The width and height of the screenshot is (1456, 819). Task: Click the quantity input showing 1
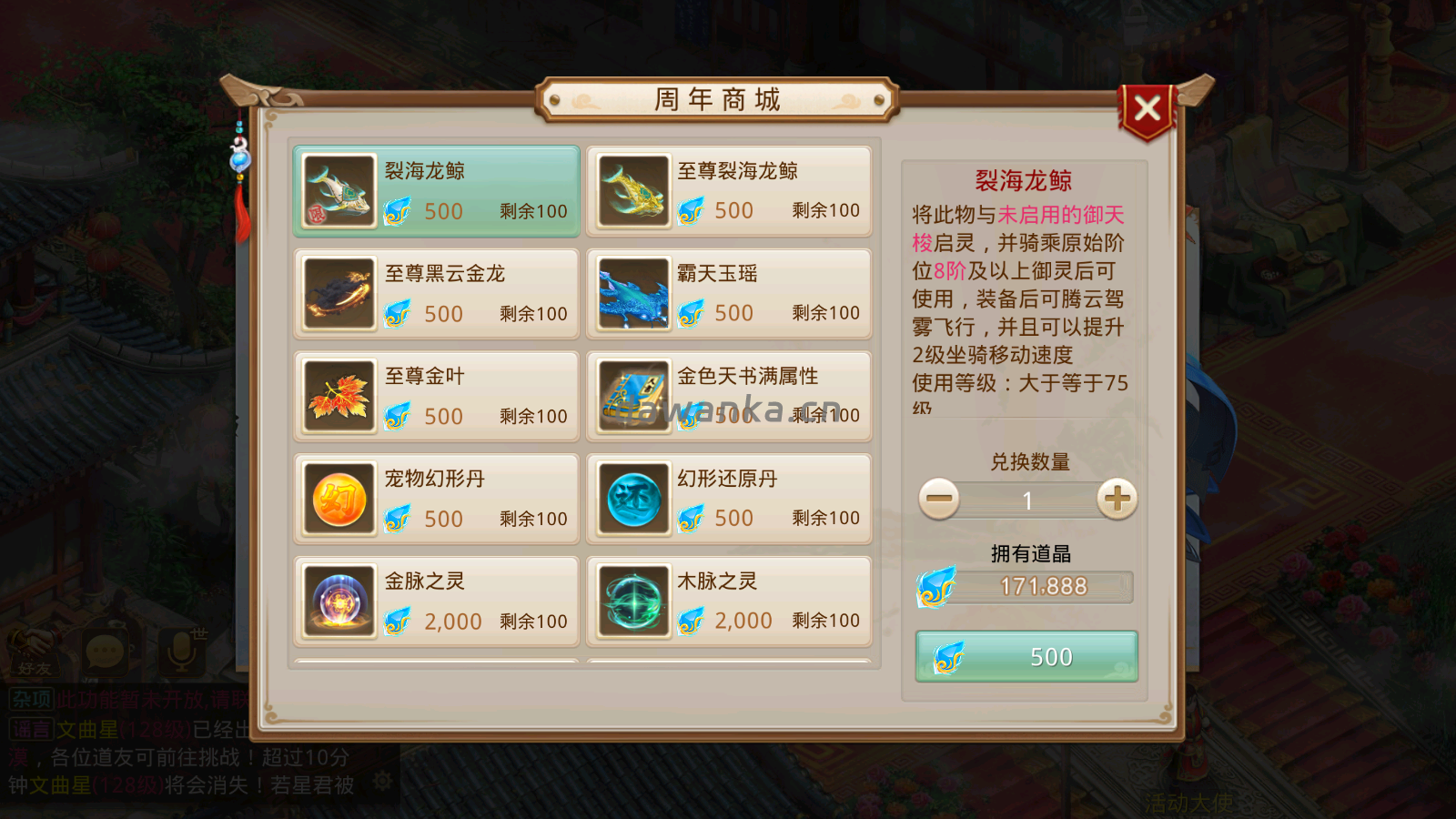pyautogui.click(x=1026, y=500)
